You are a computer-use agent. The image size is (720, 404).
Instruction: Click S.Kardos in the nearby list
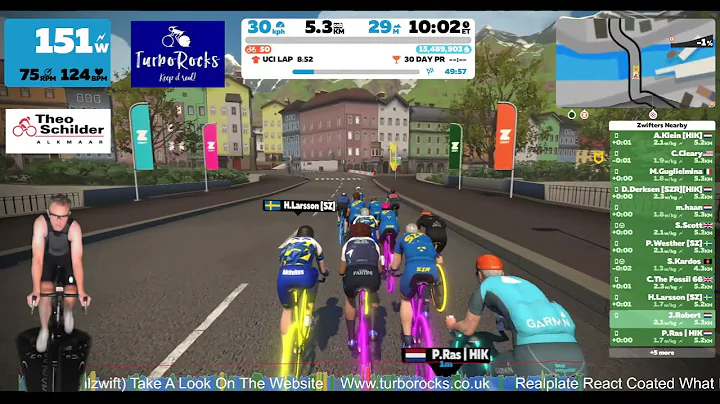pos(662,265)
